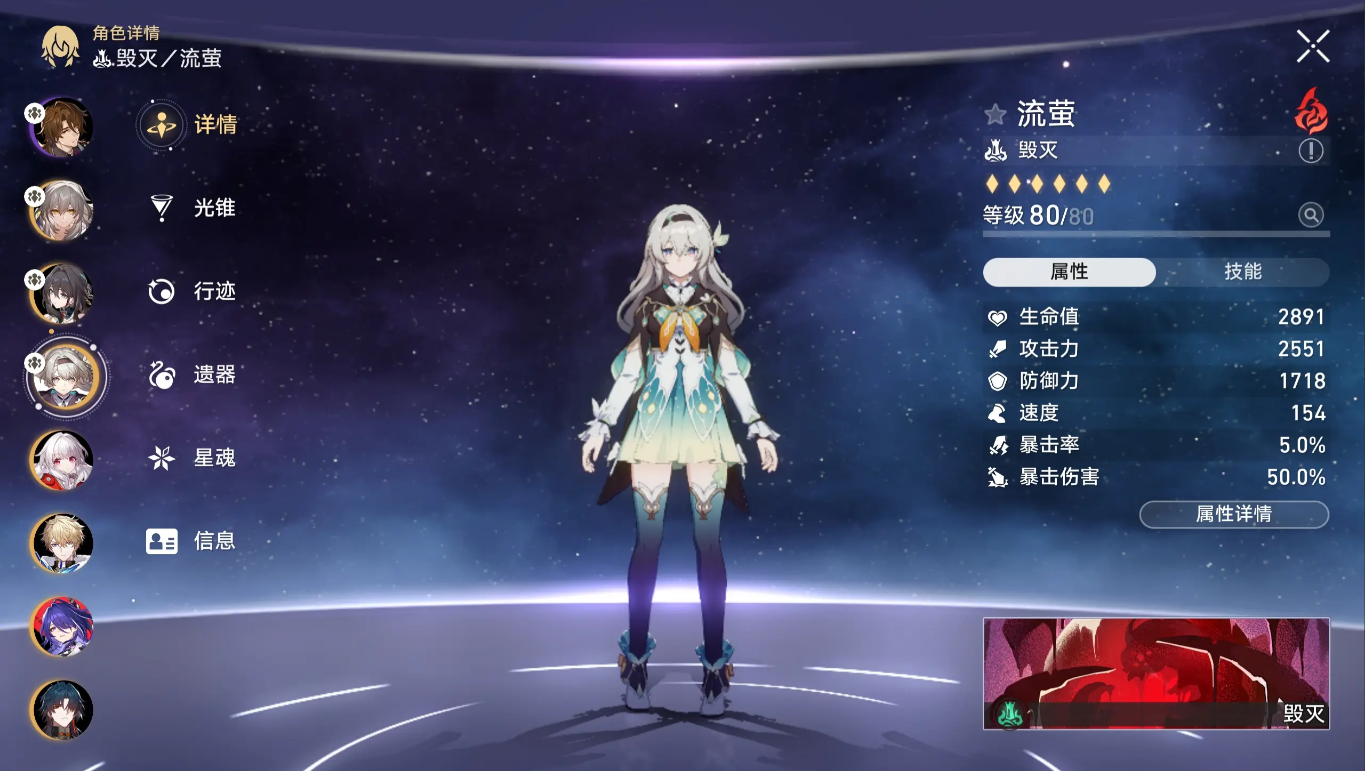Open the 属性详情 stat details button
The height and width of the screenshot is (771, 1365).
click(1233, 514)
